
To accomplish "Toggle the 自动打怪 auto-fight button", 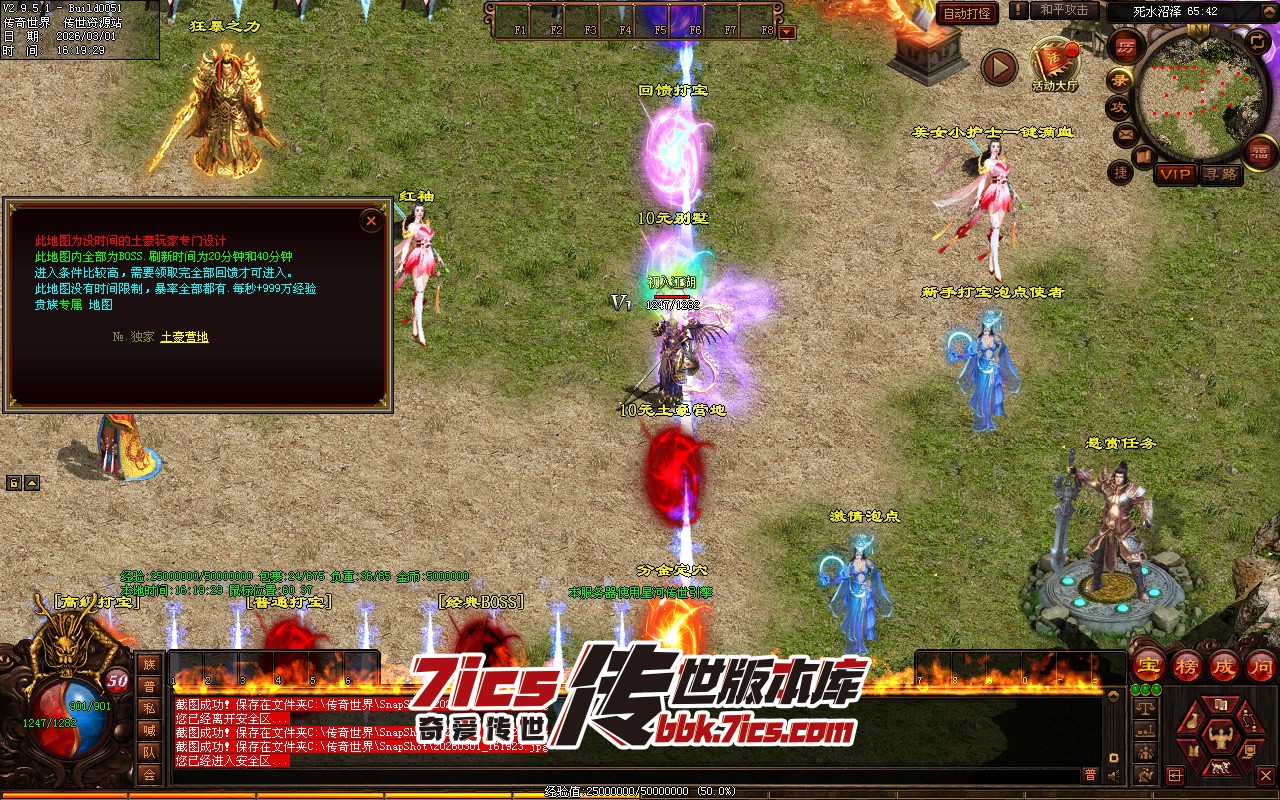I will coord(967,14).
